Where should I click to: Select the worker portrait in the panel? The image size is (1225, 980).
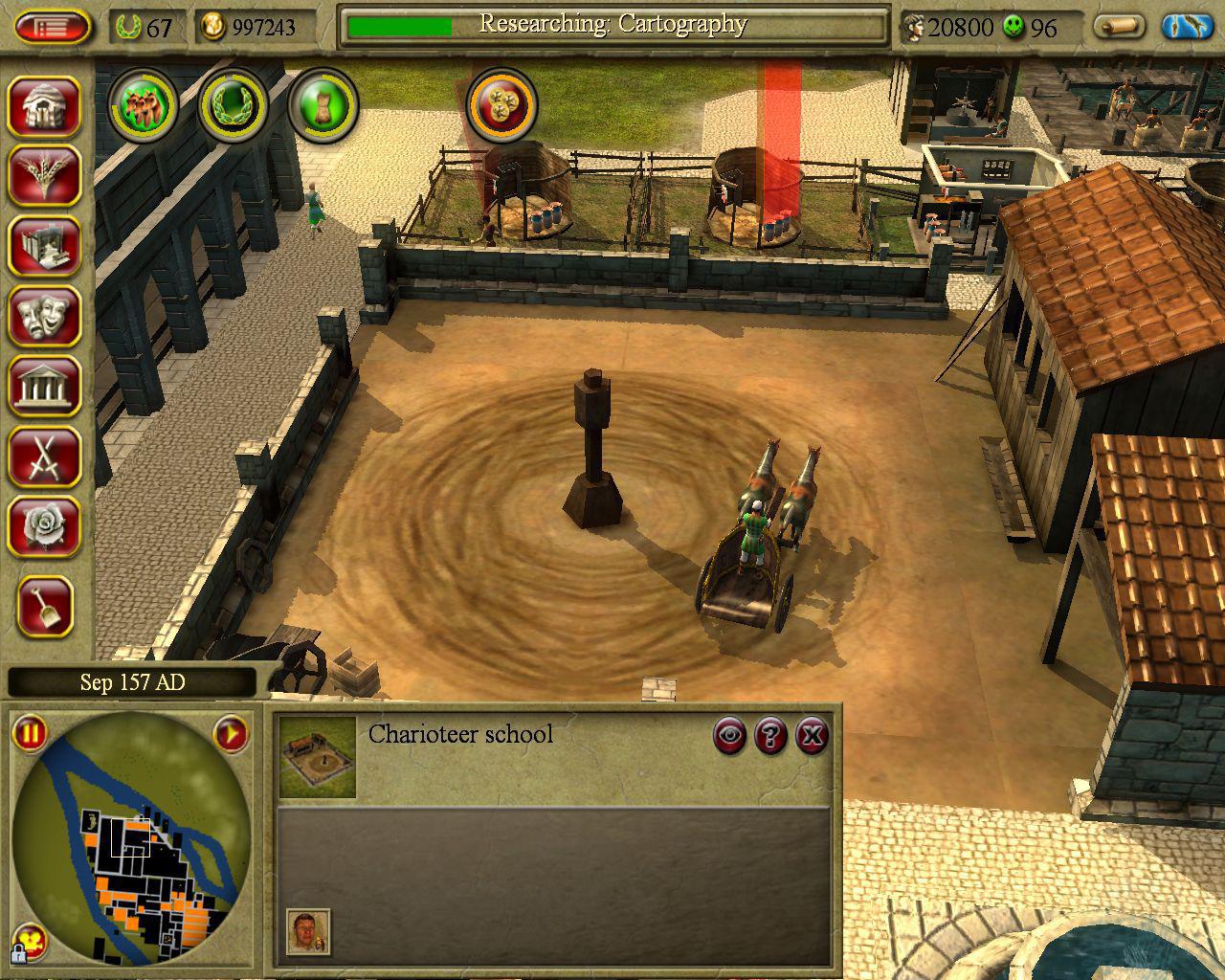pyautogui.click(x=308, y=931)
